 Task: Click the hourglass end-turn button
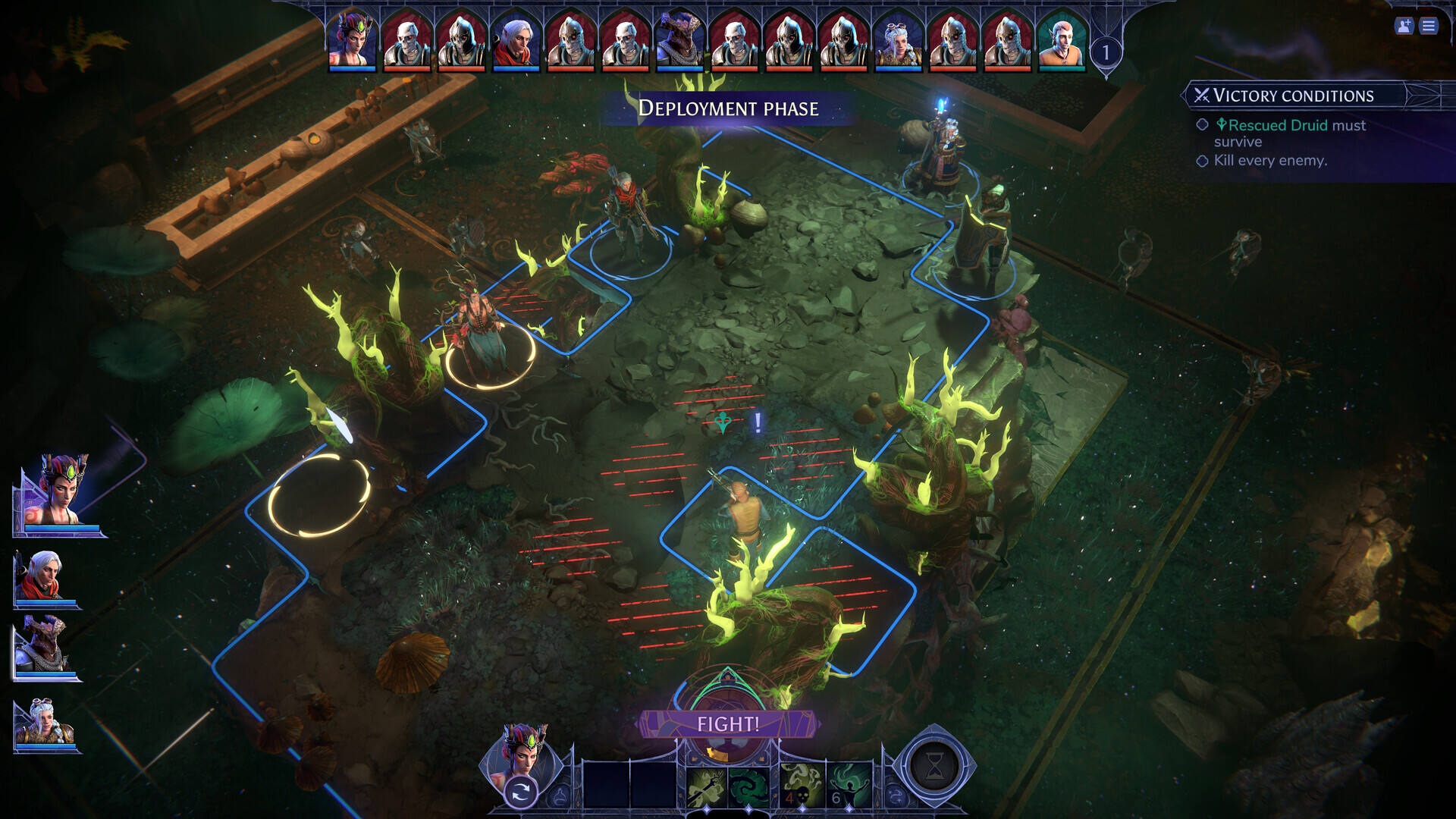pos(934,767)
